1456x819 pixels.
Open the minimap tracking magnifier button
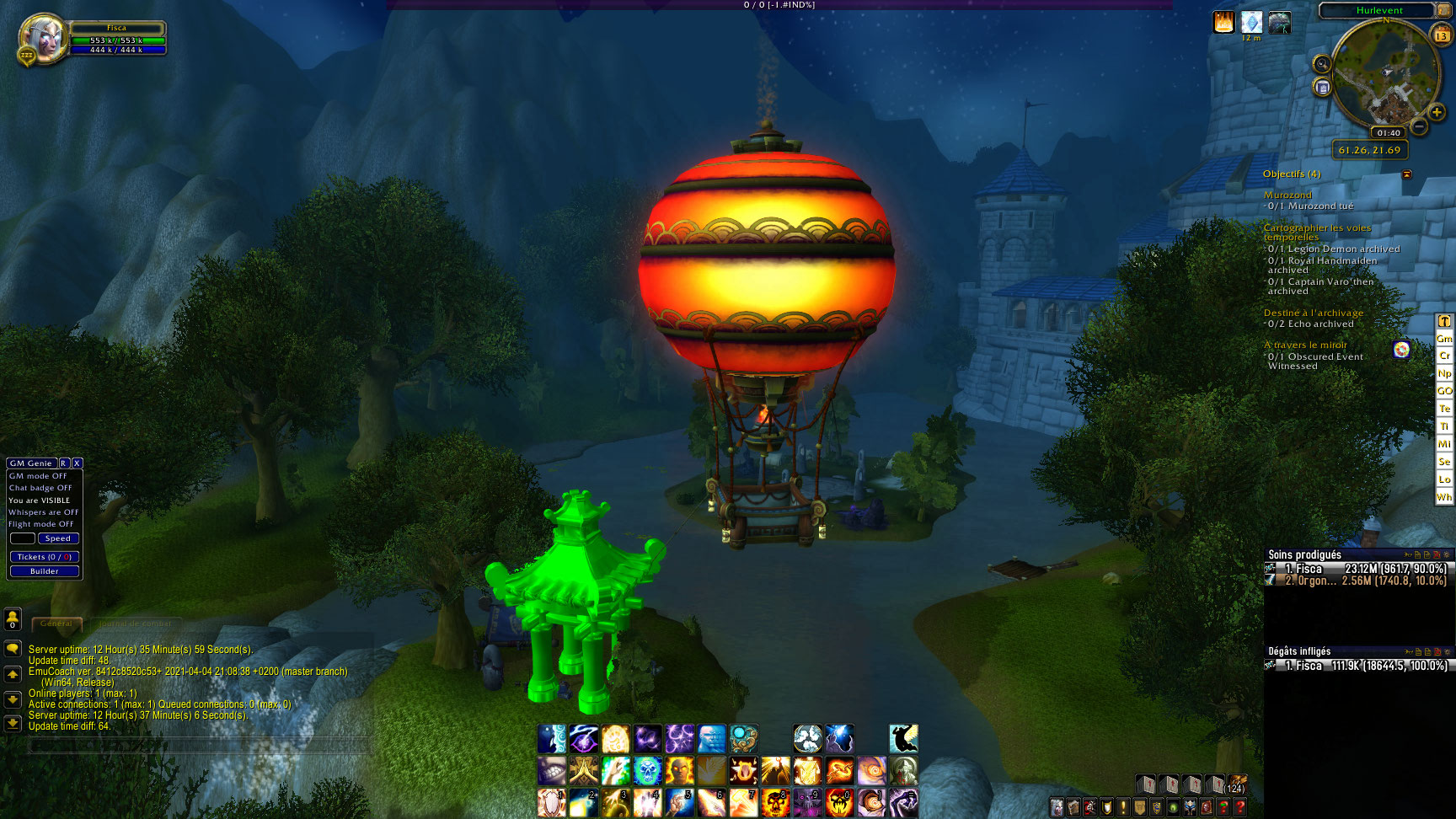click(x=1322, y=64)
